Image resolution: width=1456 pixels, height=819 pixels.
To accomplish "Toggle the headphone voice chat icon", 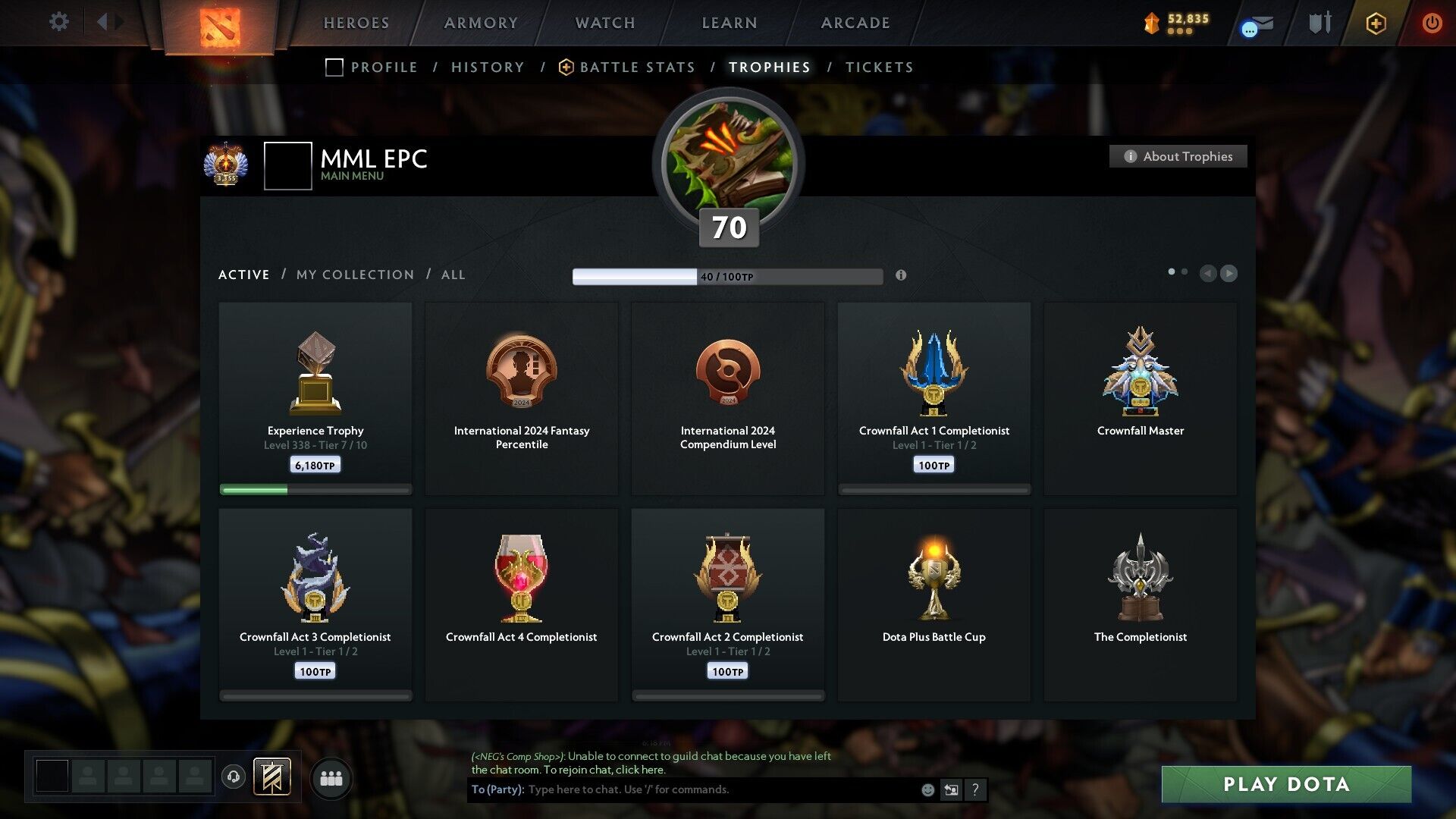I will (x=234, y=777).
